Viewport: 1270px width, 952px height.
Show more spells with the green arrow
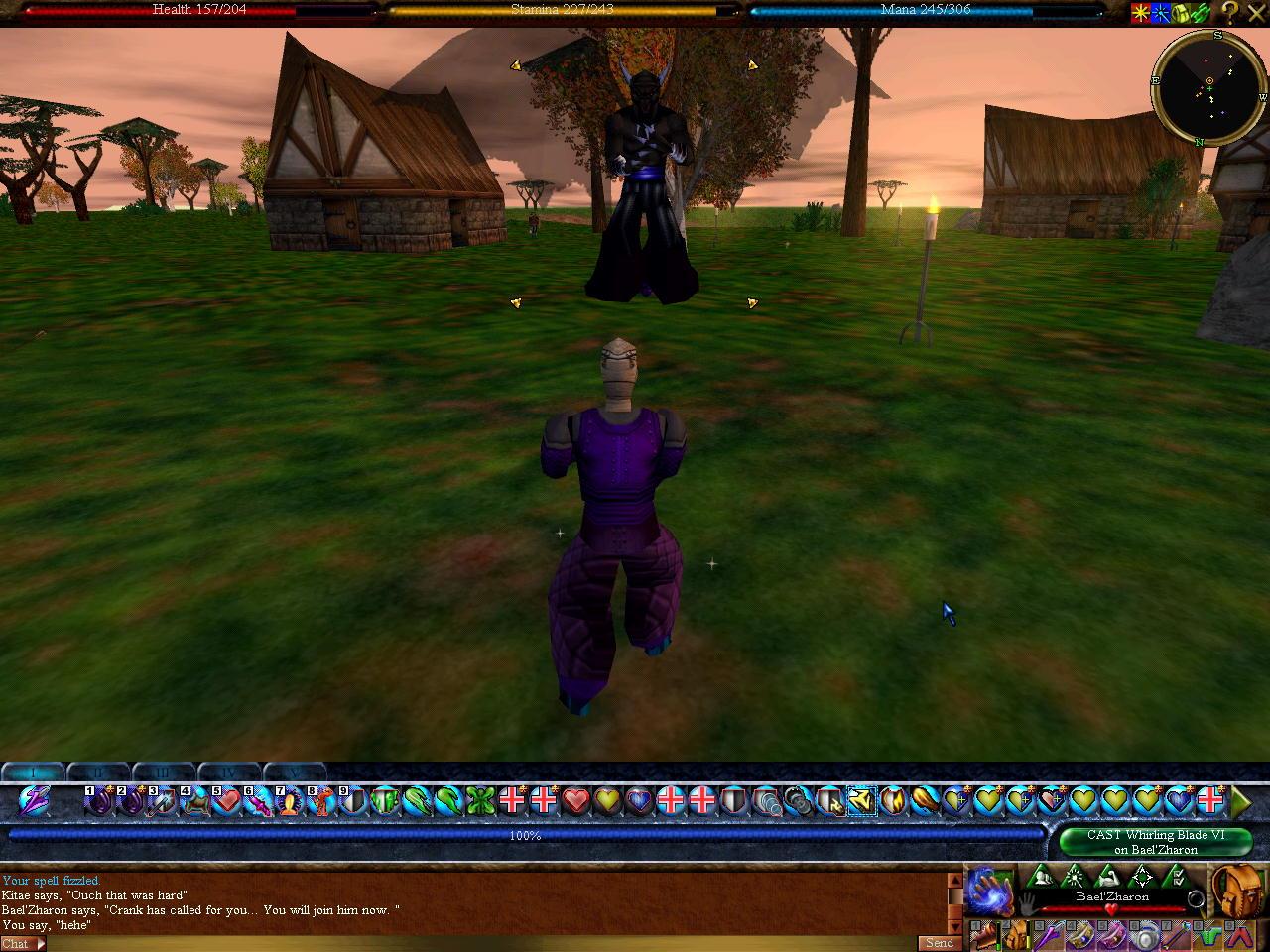[1240, 800]
